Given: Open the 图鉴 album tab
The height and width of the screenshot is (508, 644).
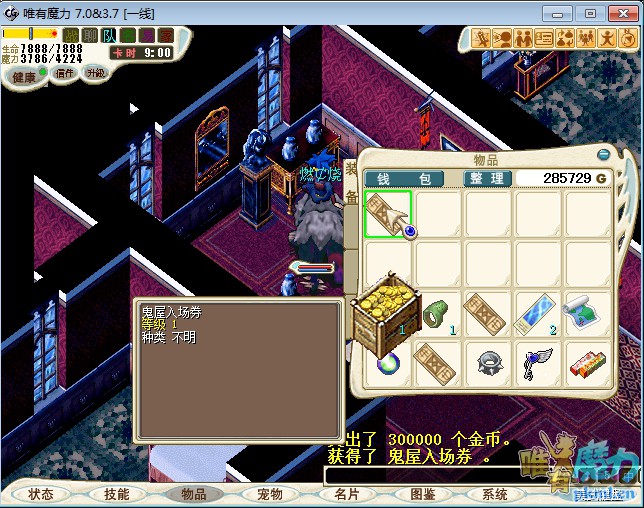Looking at the screenshot, I should tap(422, 494).
